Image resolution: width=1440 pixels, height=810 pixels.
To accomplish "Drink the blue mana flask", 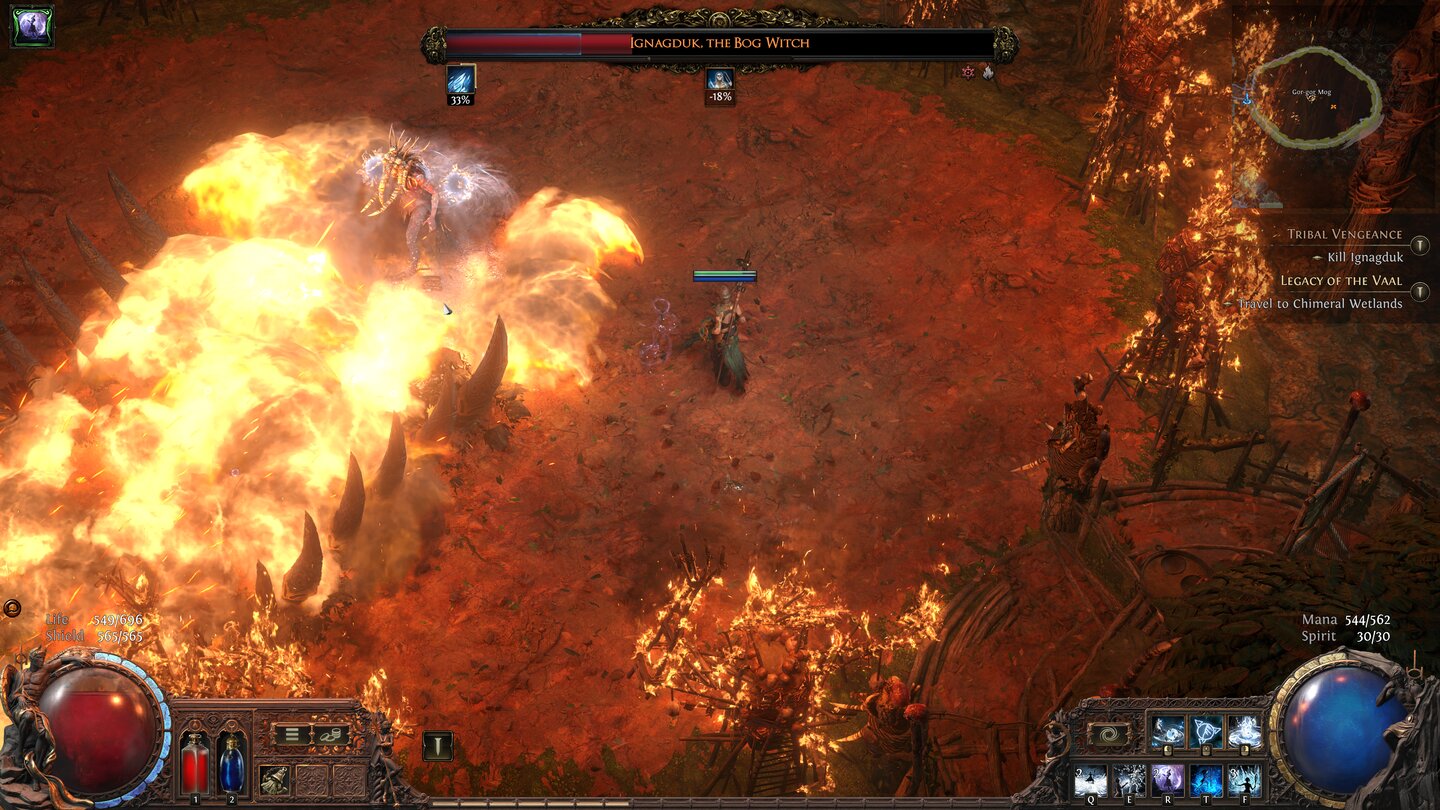I will [x=231, y=766].
